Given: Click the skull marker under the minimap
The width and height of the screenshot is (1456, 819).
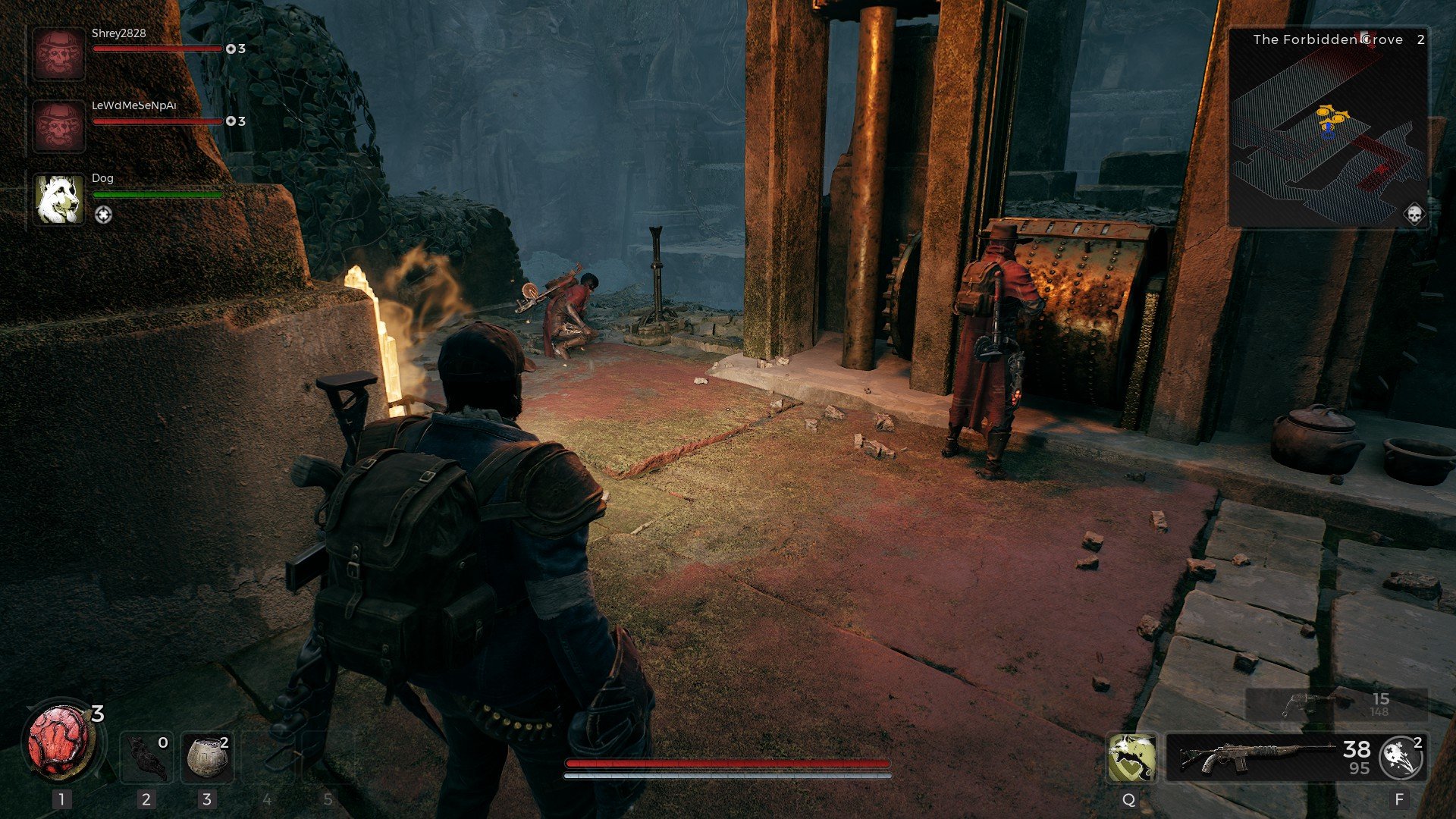Looking at the screenshot, I should (x=1414, y=215).
